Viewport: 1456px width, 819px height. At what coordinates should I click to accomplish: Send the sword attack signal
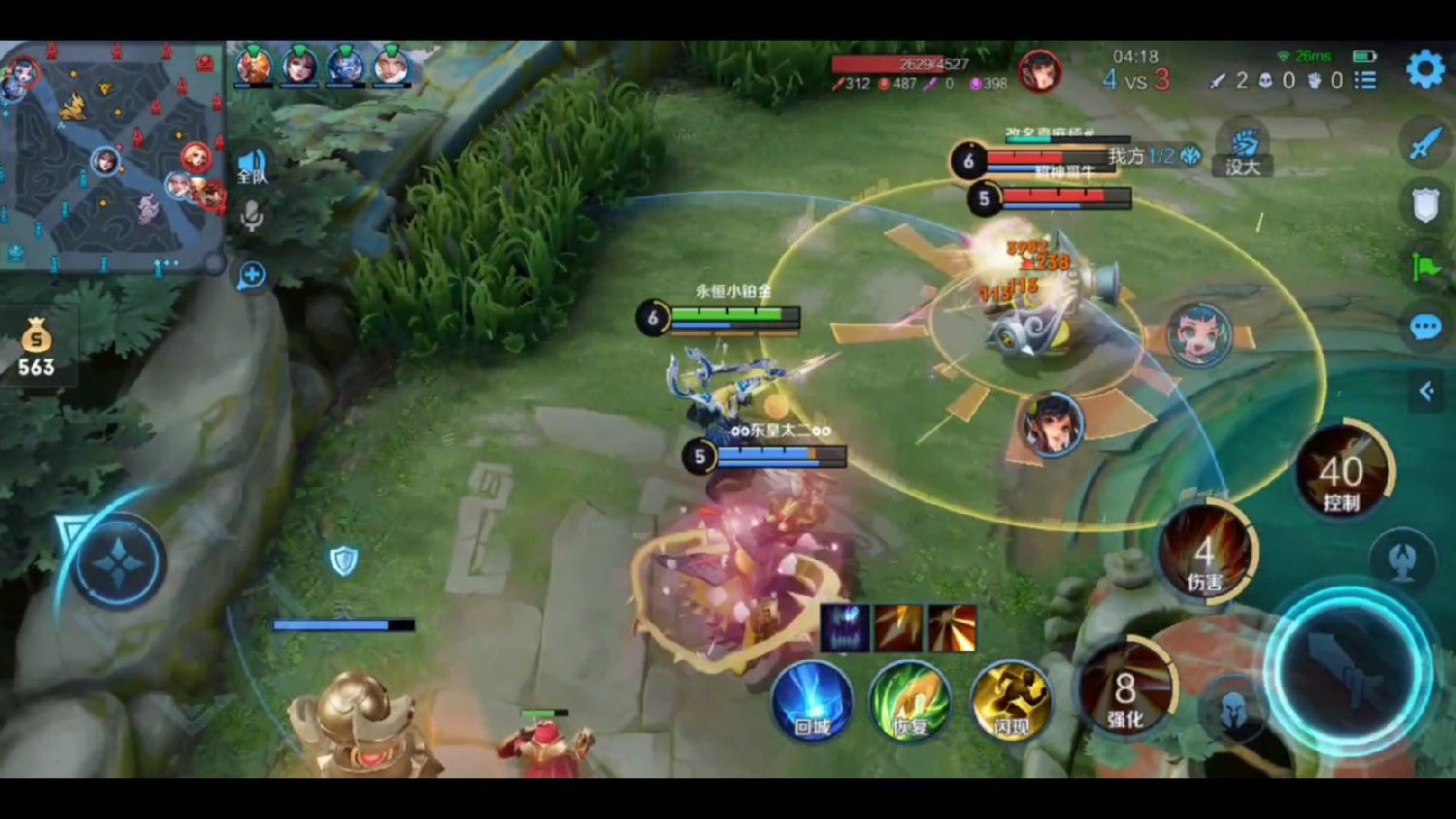1425,144
